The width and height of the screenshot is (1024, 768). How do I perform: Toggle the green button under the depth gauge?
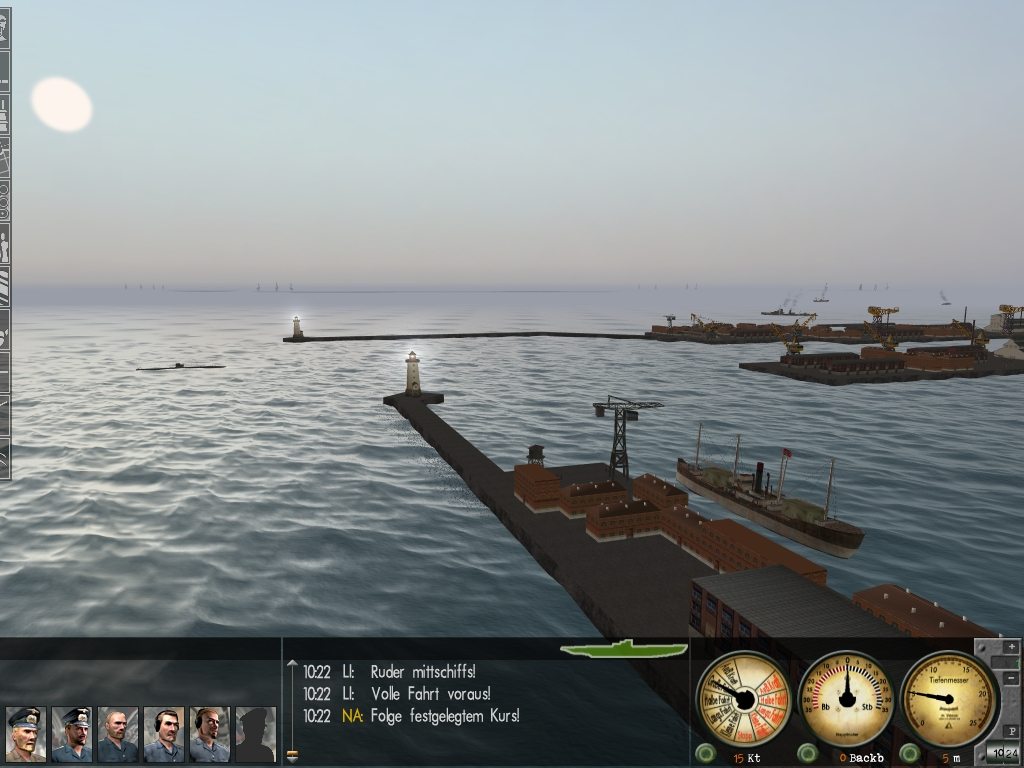click(x=910, y=753)
